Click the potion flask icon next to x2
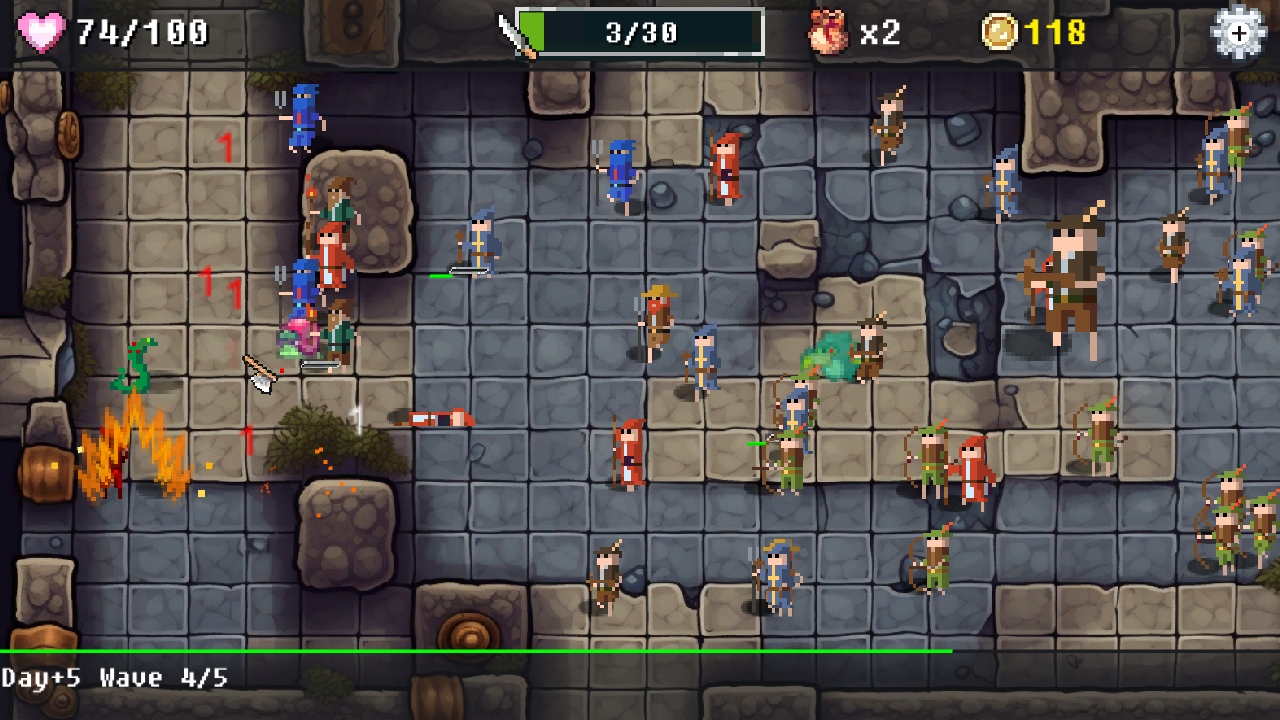Screen dimensions: 1280x720 (x=826, y=30)
